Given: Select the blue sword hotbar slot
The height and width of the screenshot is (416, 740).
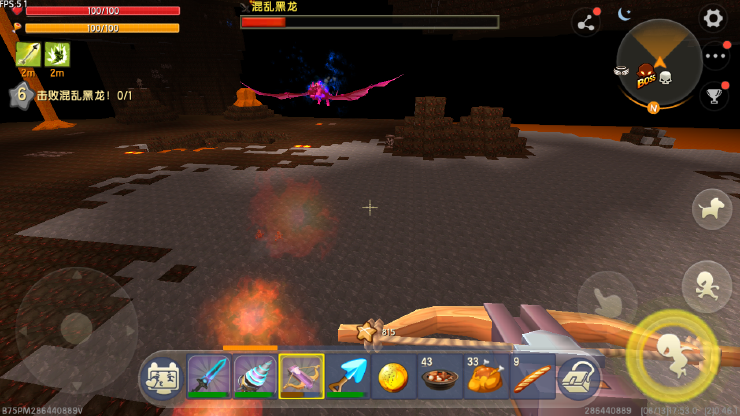Looking at the screenshot, I should pyautogui.click(x=209, y=378).
